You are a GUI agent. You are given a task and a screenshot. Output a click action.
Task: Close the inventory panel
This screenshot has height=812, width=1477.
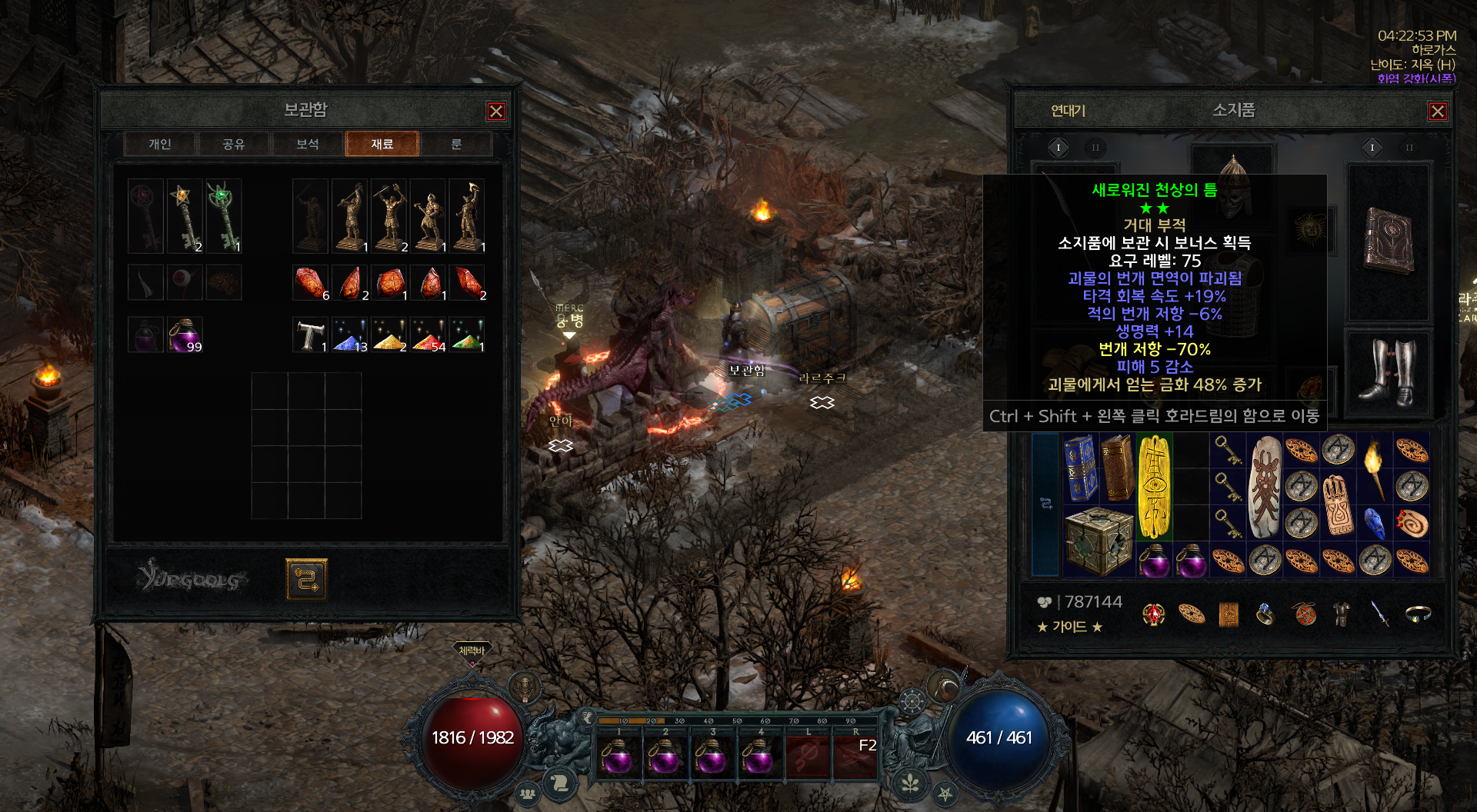(1437, 111)
